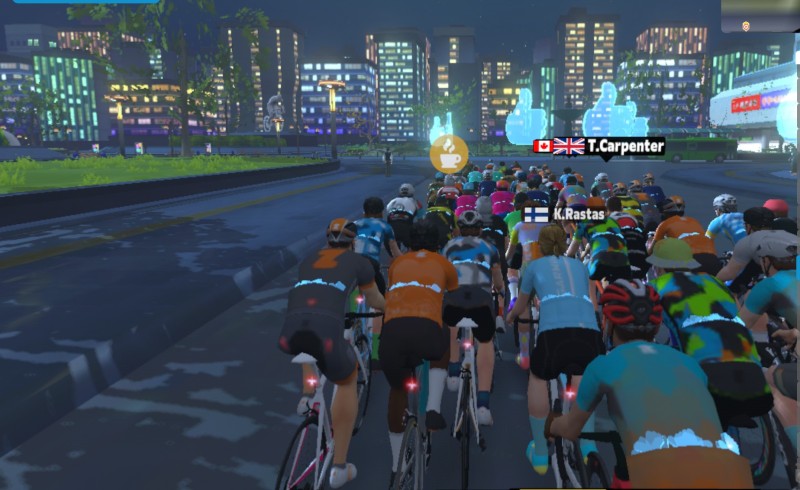Click the minimap panel at the screen corner
The height and width of the screenshot is (490, 800).
point(760,16)
